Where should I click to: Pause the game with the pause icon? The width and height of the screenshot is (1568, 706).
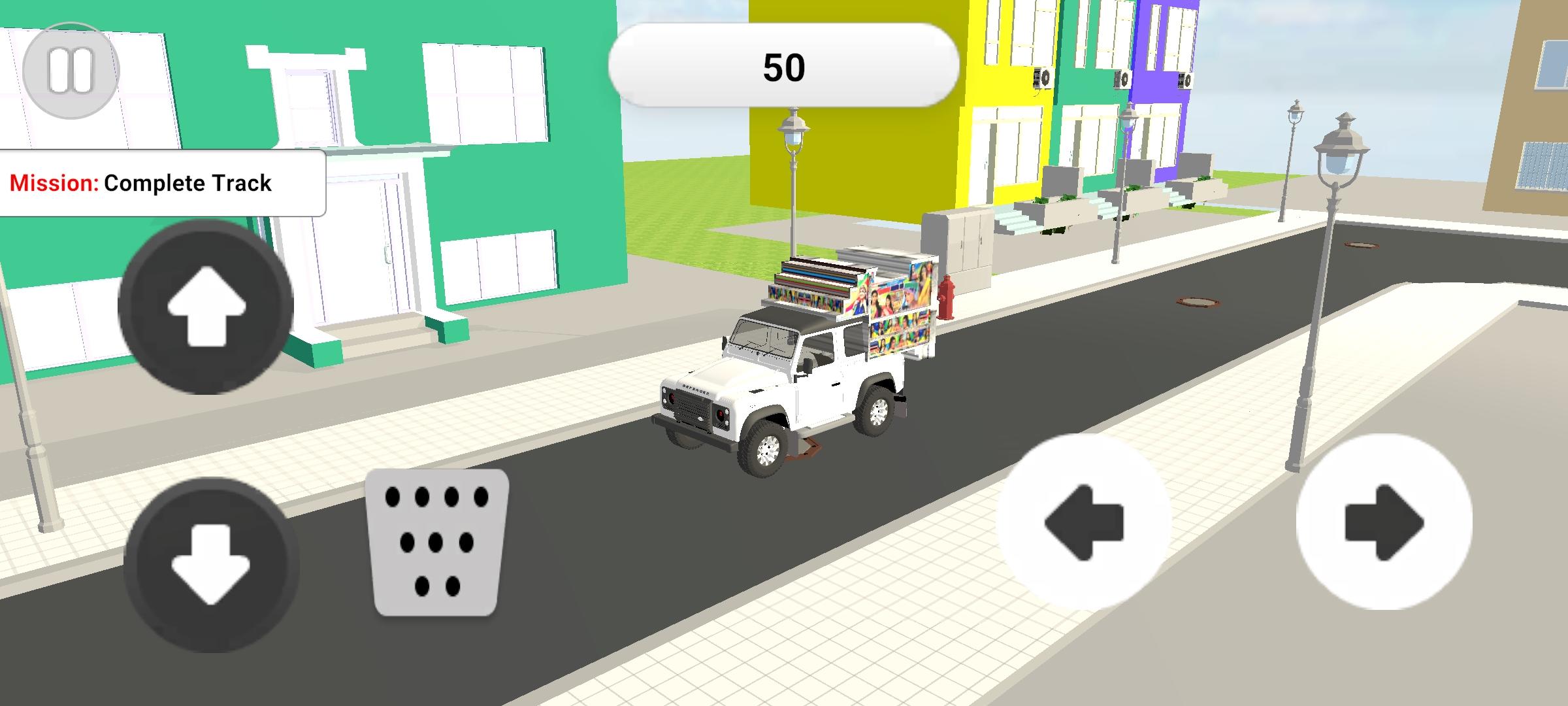71,69
